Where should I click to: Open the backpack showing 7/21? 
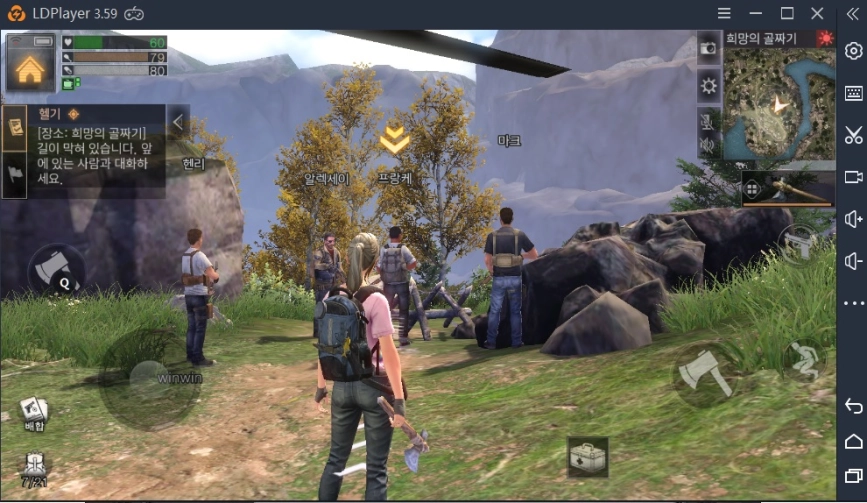(x=34, y=467)
